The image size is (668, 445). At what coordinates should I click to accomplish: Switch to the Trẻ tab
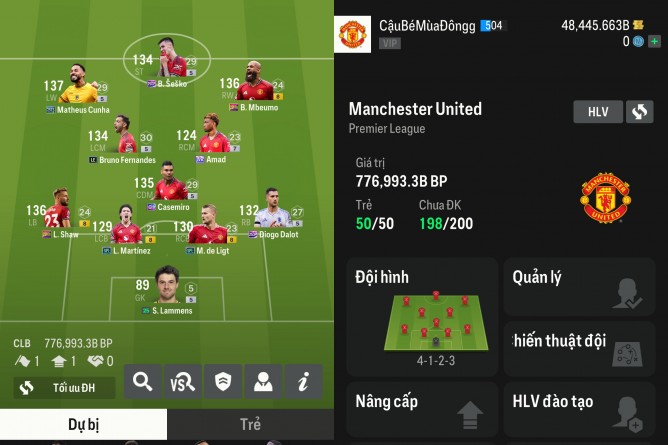click(250, 424)
